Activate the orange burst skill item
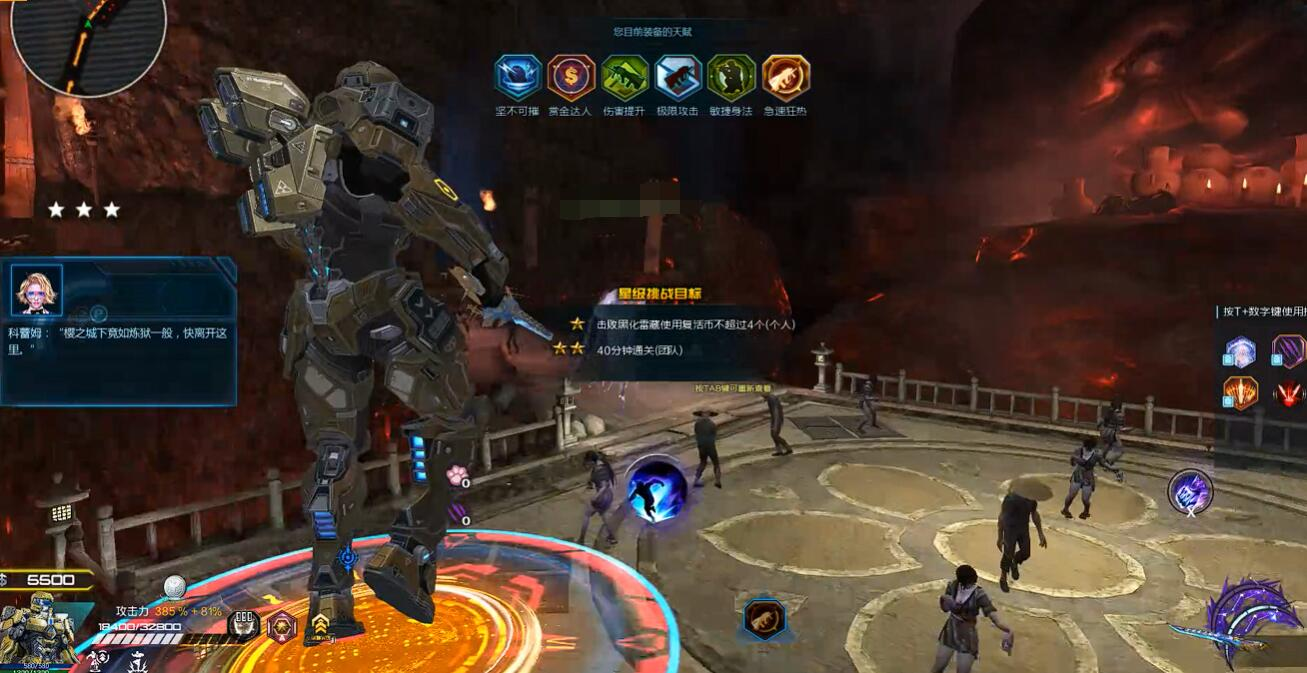 [1241, 393]
